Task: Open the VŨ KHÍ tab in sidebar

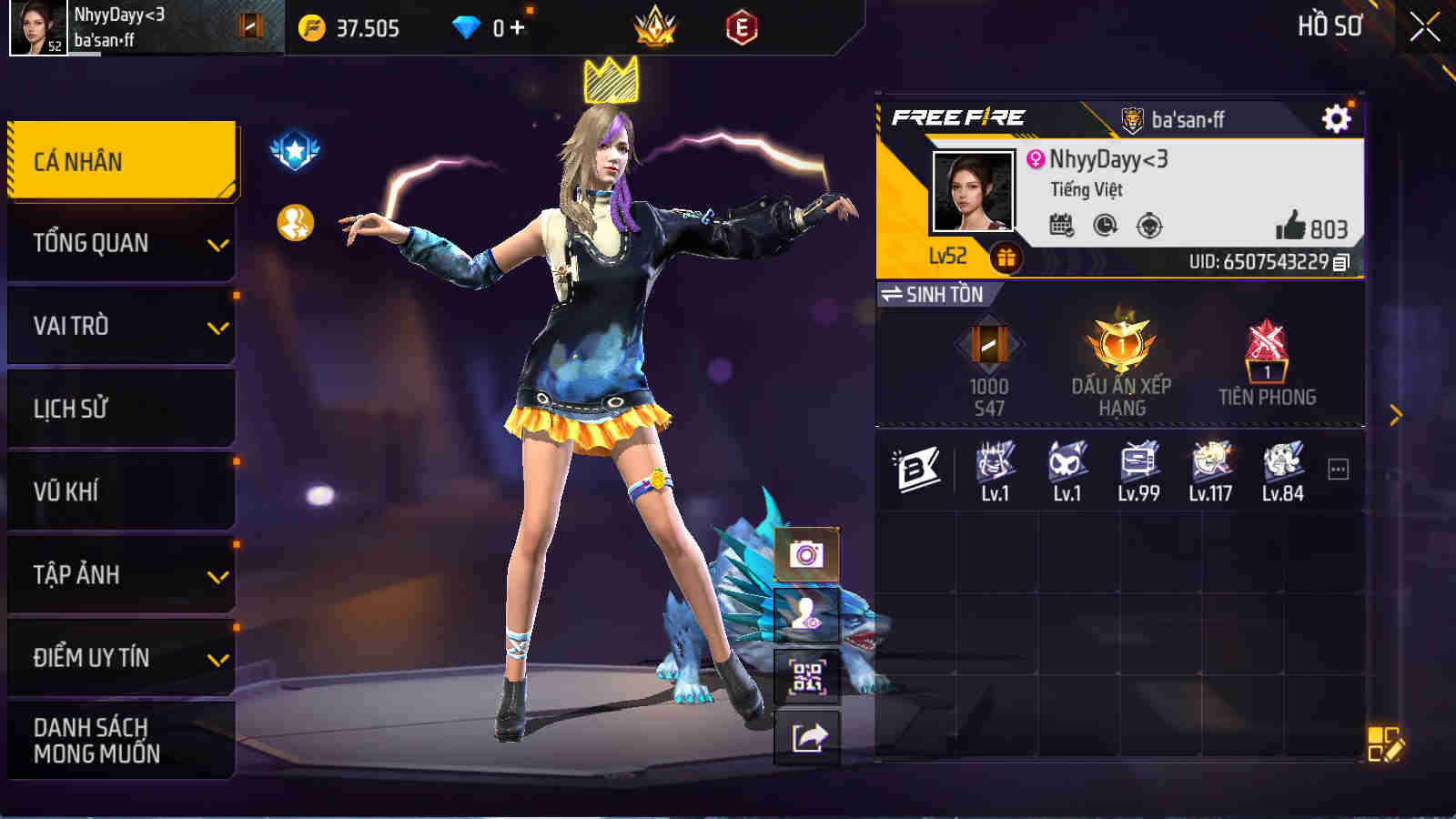Action: pos(119,491)
